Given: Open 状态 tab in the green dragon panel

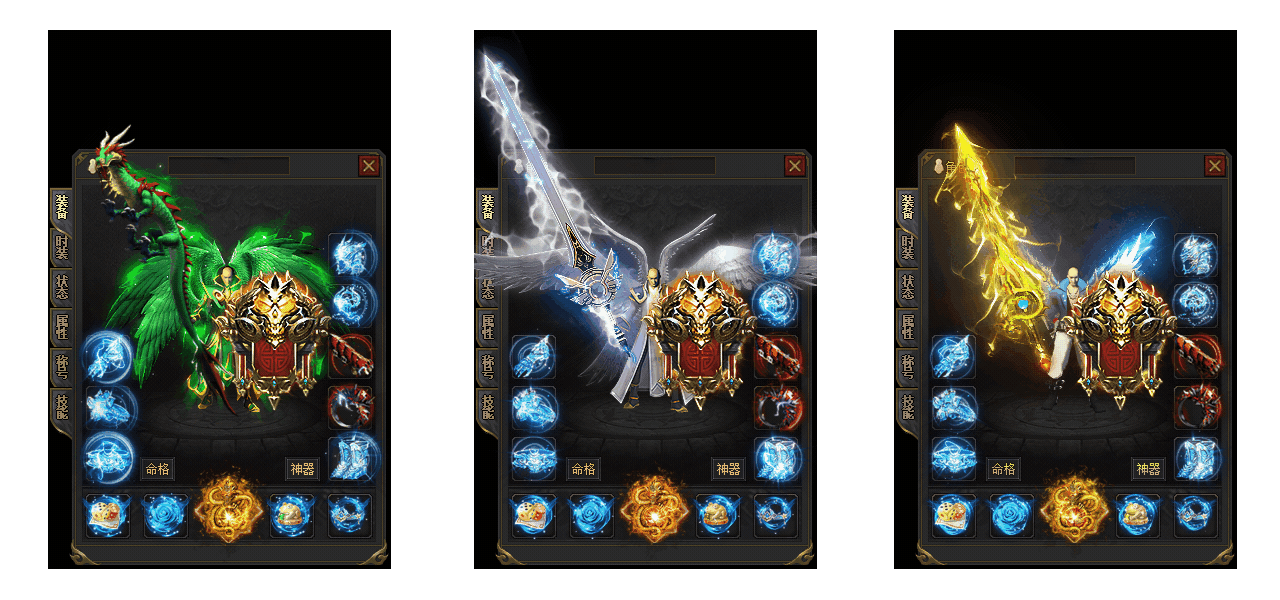Looking at the screenshot, I should 60,286.
